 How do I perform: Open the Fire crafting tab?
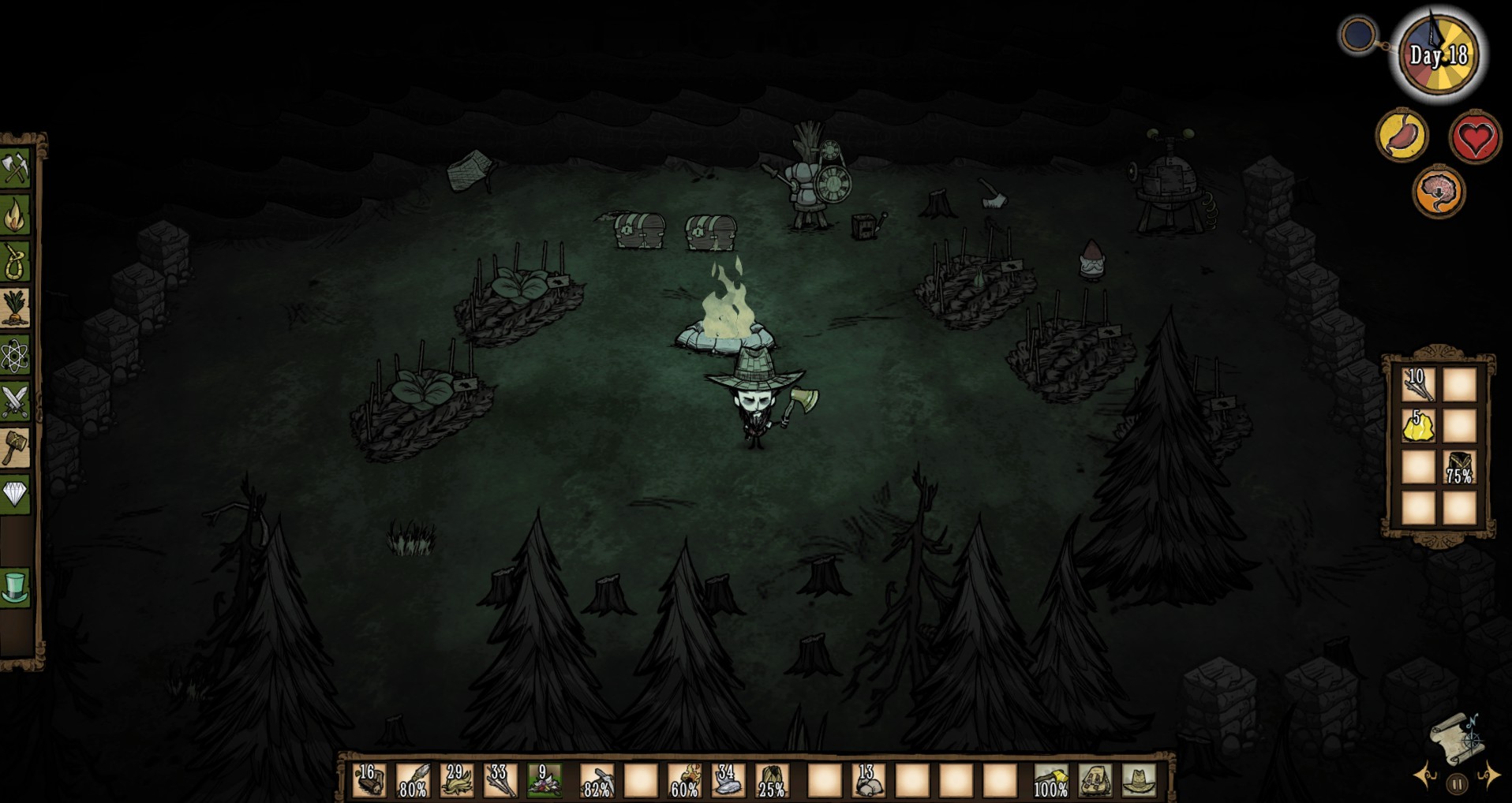[15, 215]
